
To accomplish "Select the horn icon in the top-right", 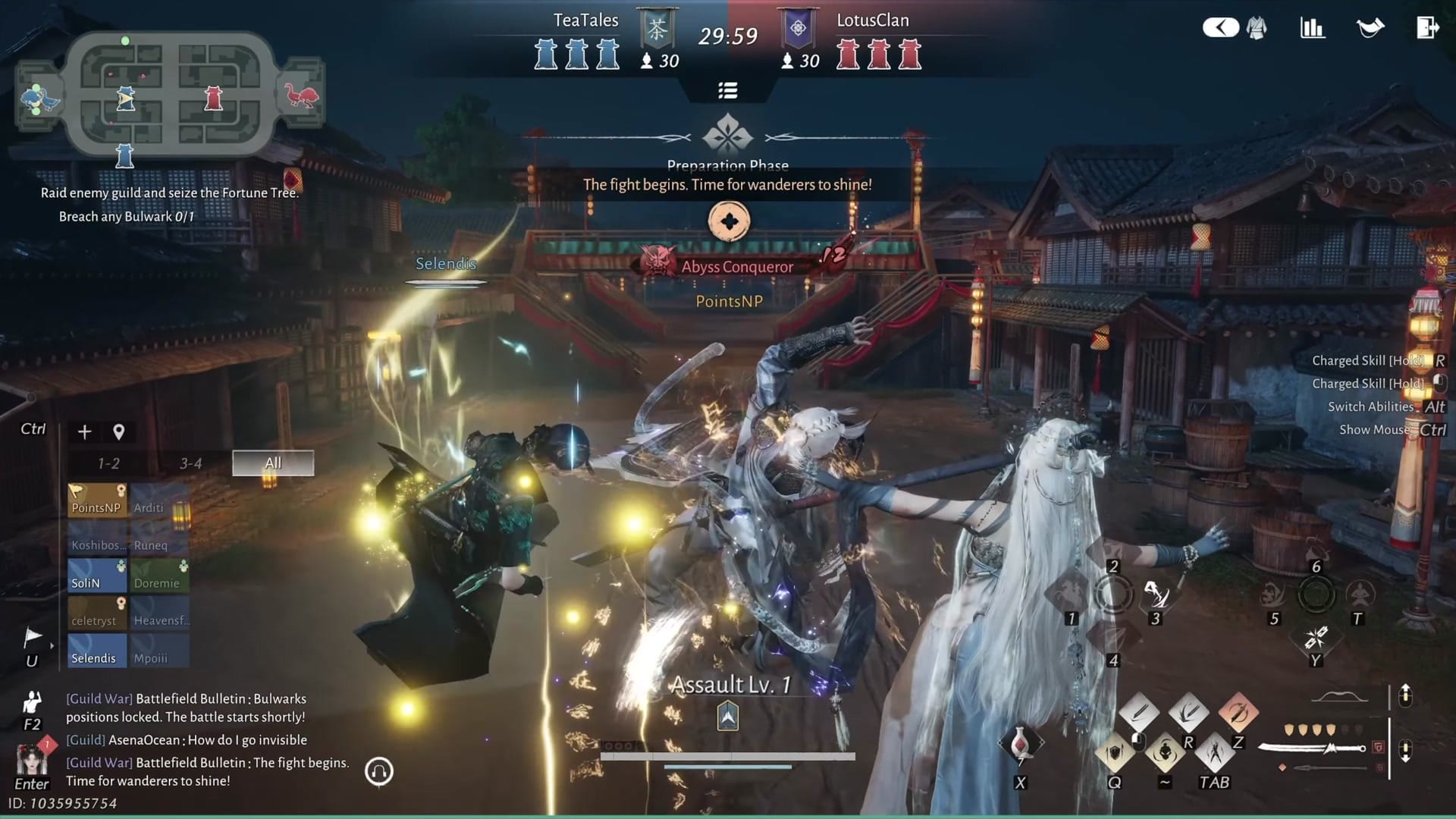I will pyautogui.click(x=1372, y=27).
